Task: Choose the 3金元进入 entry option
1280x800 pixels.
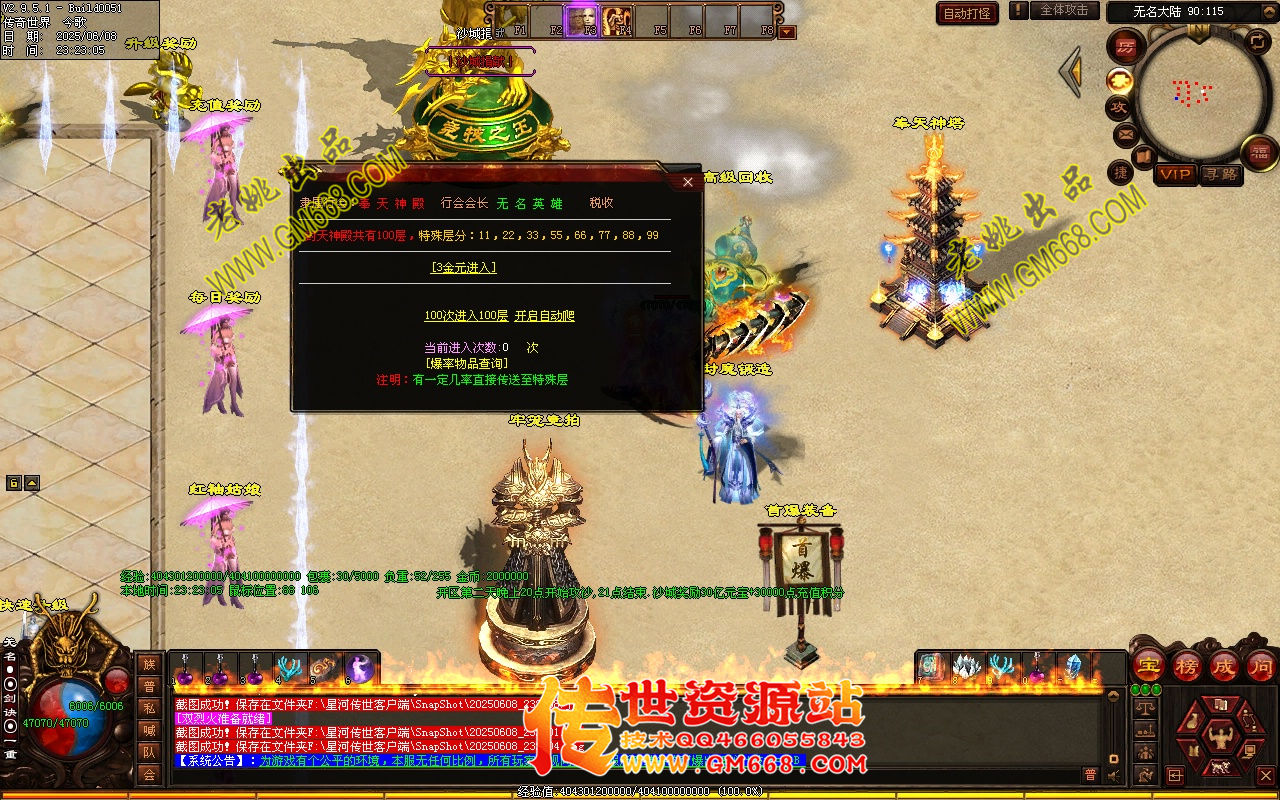Action: tap(463, 267)
